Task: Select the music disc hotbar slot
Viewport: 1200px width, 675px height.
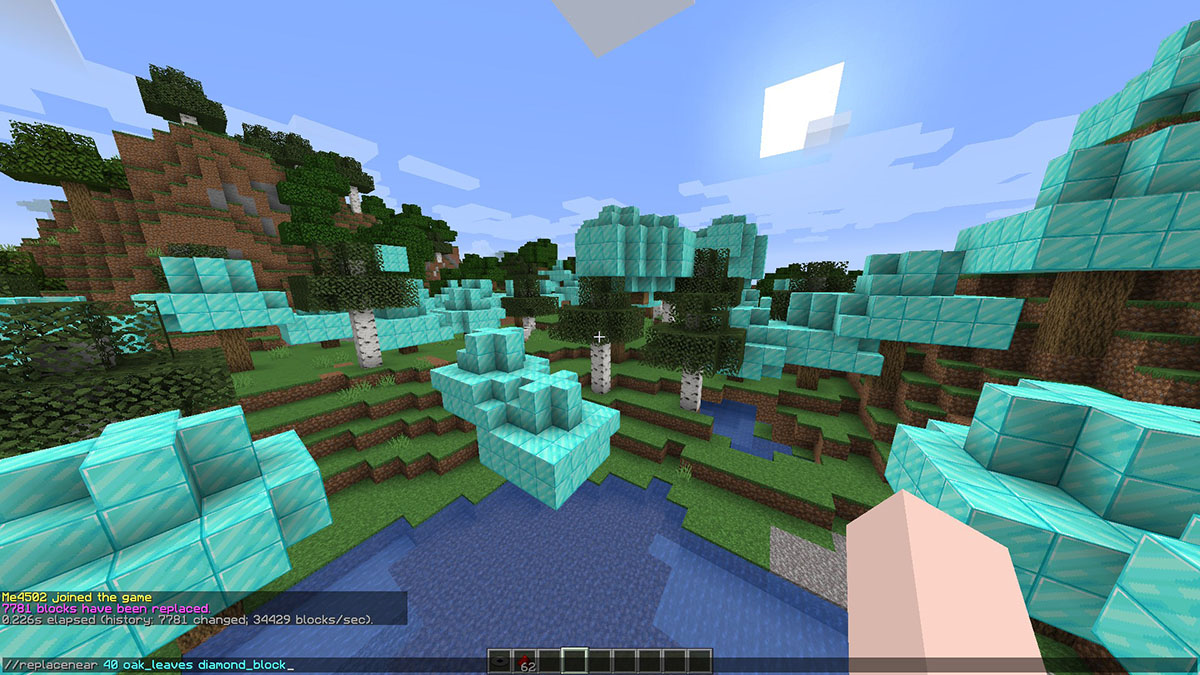Action: click(x=501, y=660)
